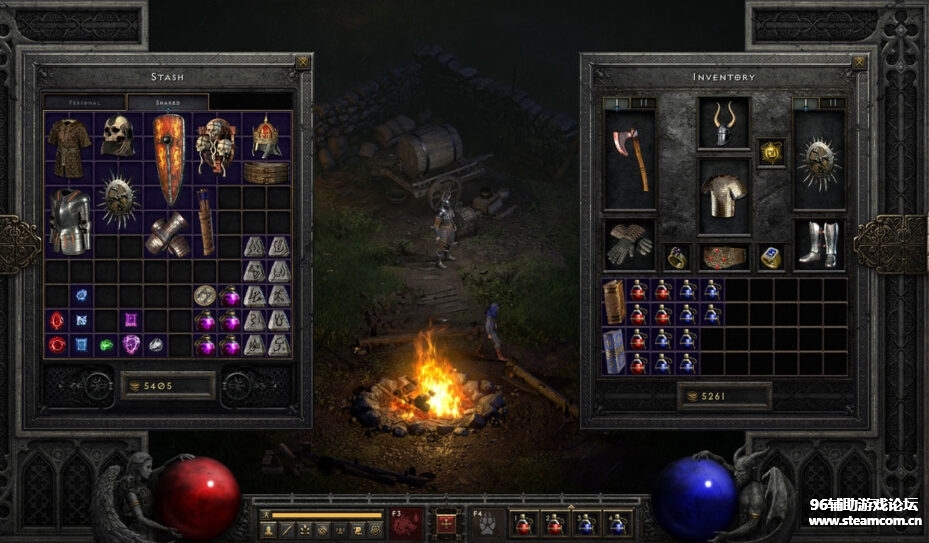Click the equipped horned helmet
The image size is (929, 543).
[x=723, y=123]
